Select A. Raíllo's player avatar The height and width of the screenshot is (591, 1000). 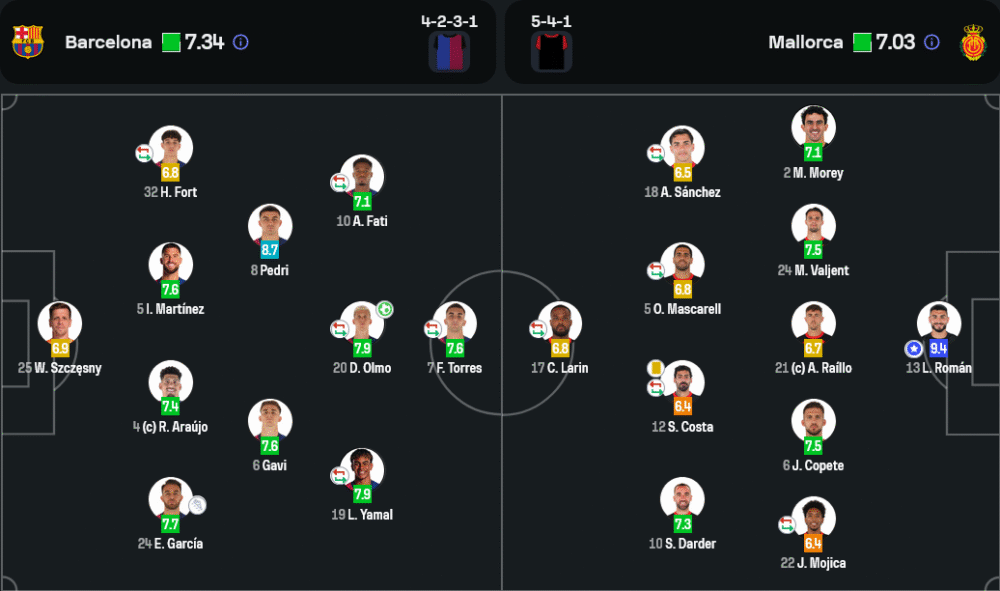click(813, 325)
